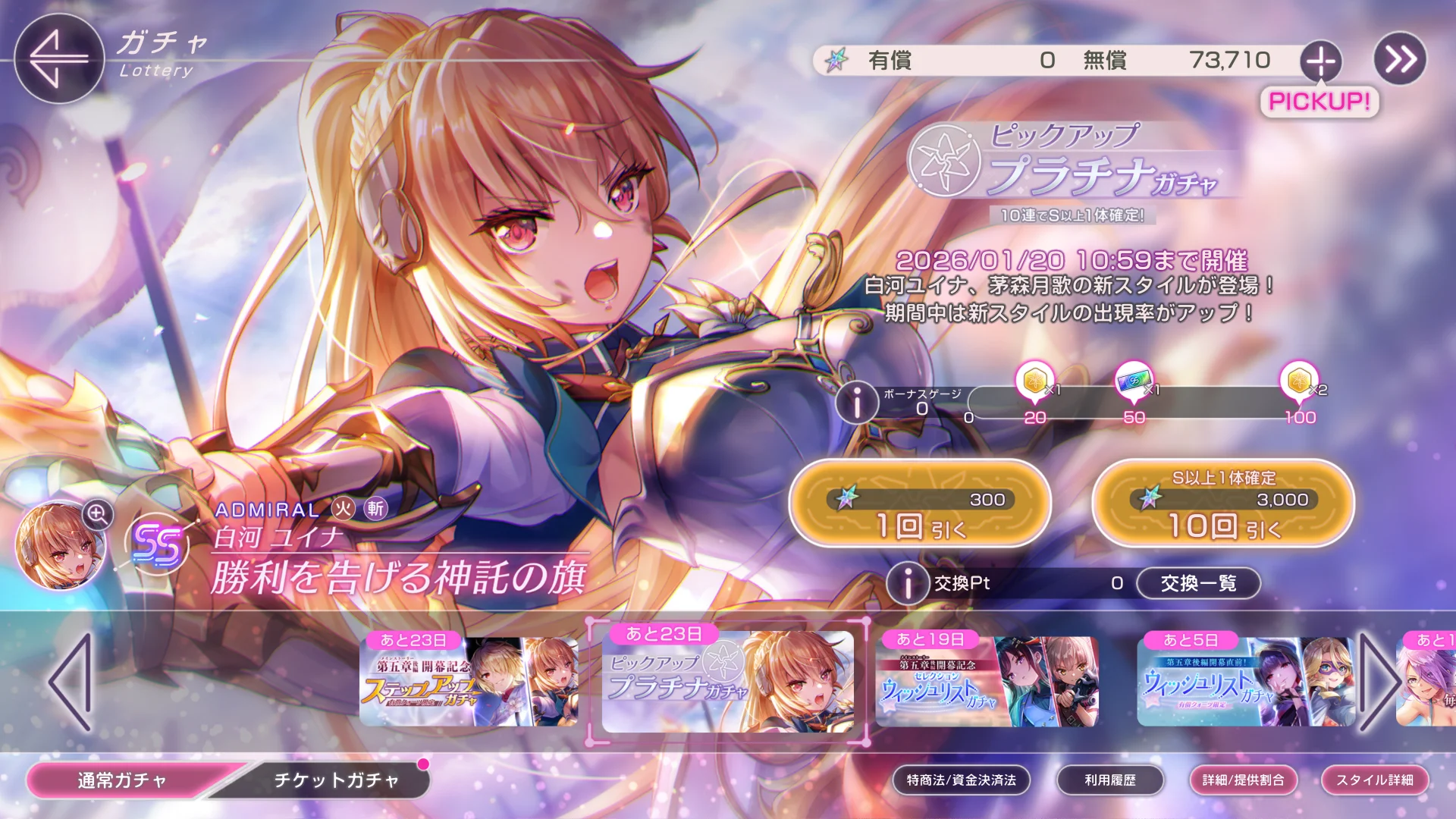Screen dimensions: 1456x819
Task: Add quartz with the plus button
Action: [x=1320, y=61]
